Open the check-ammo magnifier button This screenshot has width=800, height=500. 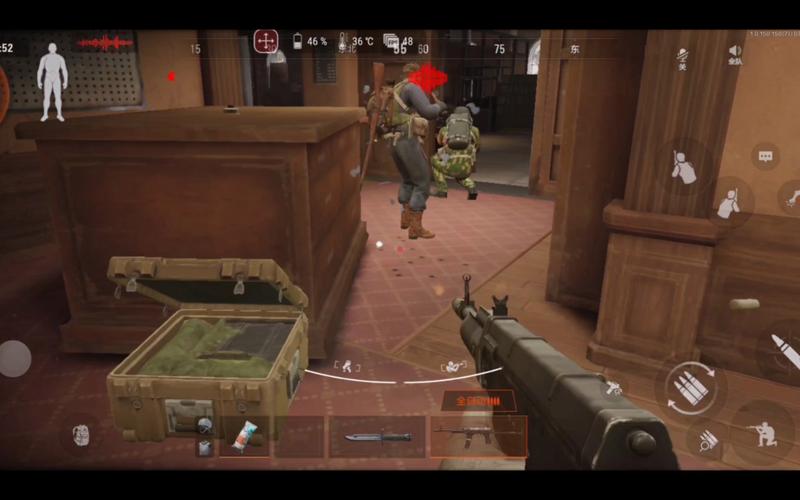pyautogui.click(x=706, y=438)
